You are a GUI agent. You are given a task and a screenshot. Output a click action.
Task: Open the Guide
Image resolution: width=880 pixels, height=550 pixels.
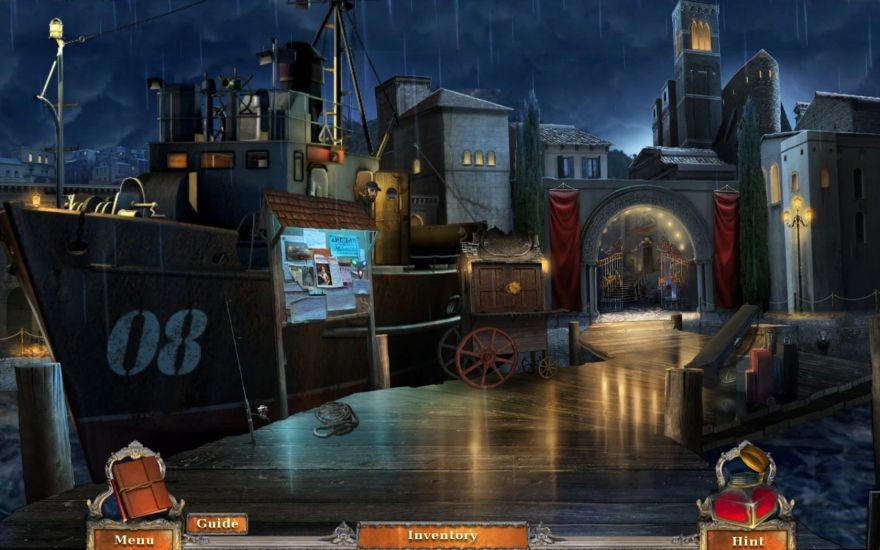point(216,523)
